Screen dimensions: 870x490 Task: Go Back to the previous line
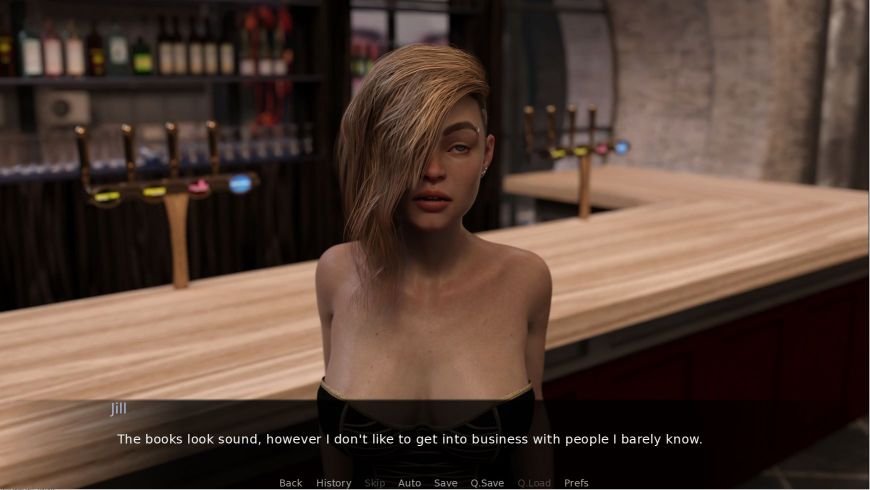[290, 483]
